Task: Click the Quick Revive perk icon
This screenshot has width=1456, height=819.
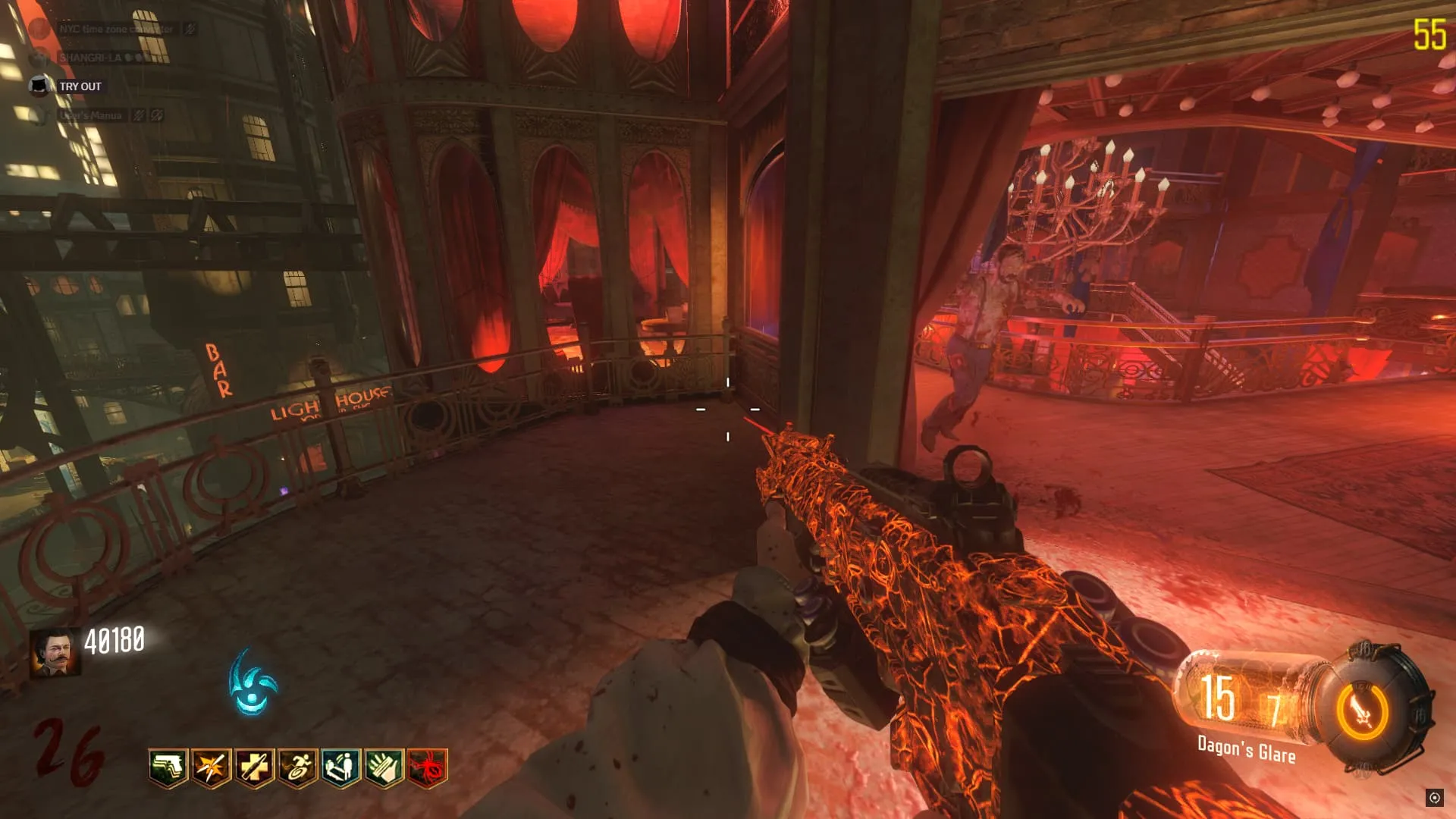Action: [x=341, y=768]
